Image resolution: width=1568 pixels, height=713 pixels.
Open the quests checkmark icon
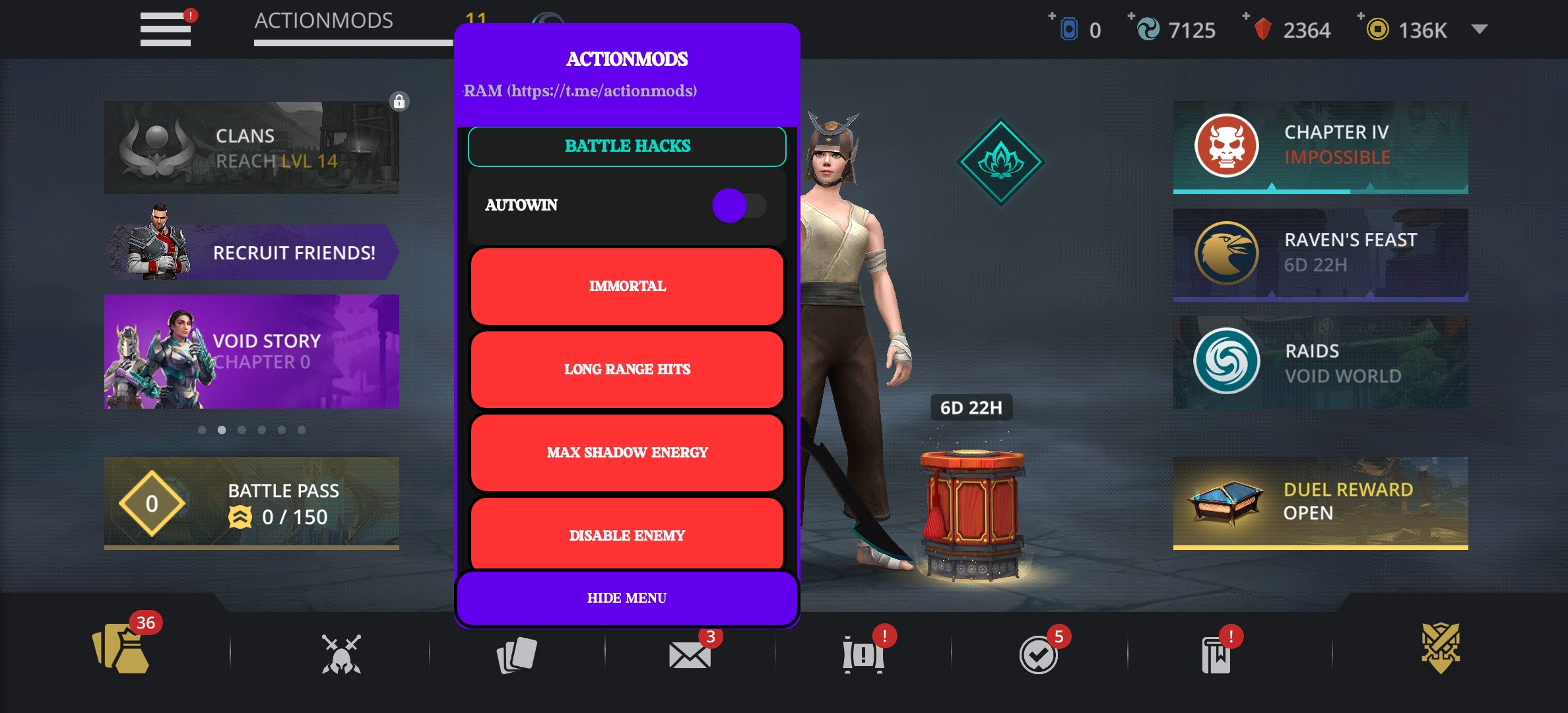tap(1038, 655)
